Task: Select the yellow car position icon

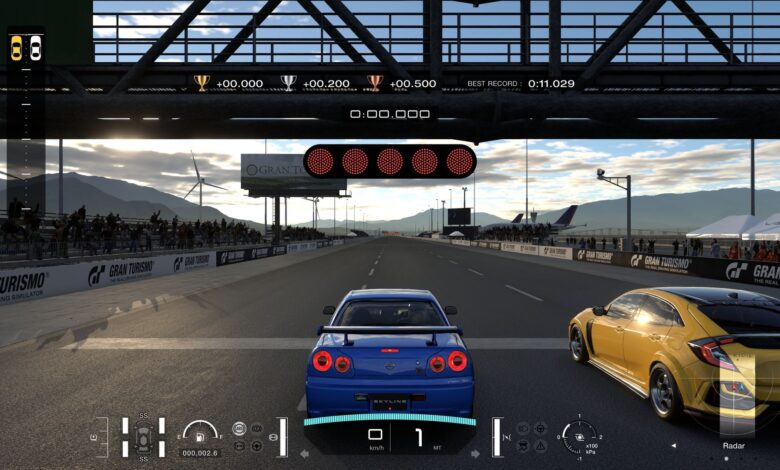Action: point(16,47)
